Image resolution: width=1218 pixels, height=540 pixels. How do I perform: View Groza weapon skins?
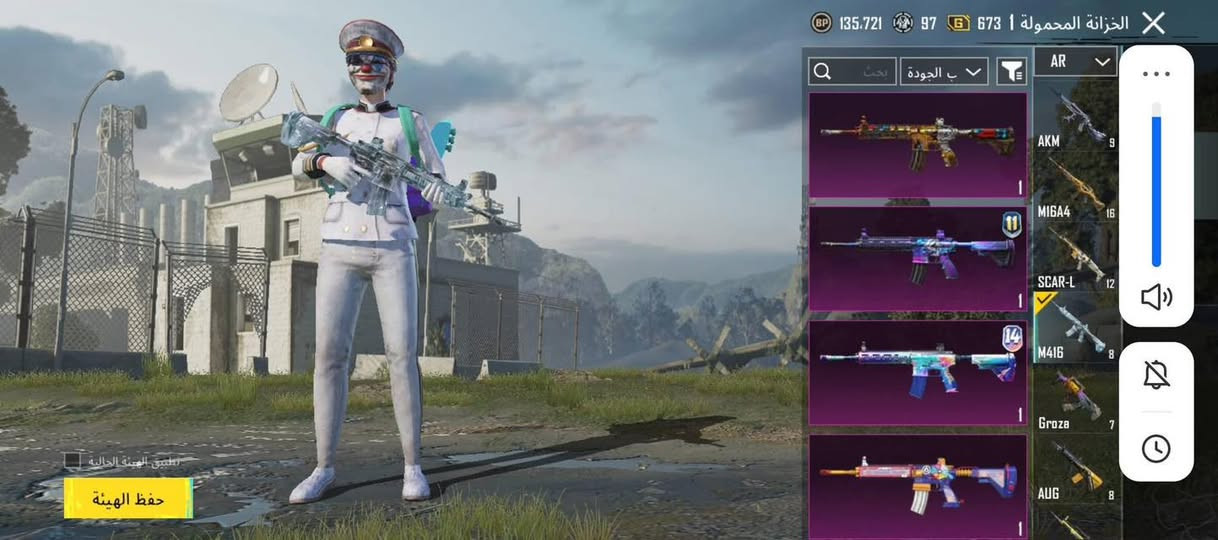point(1075,398)
